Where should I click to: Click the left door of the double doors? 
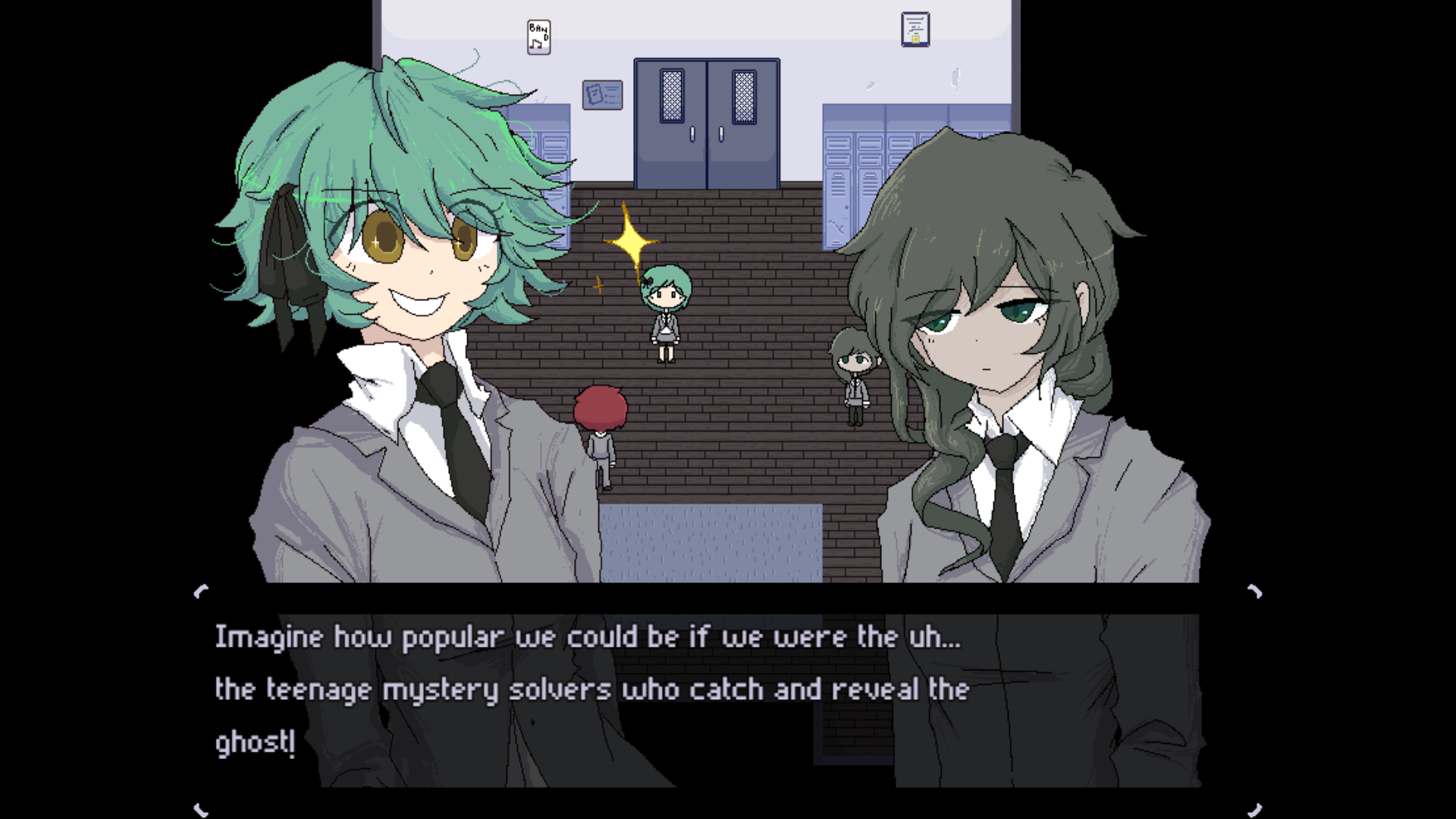tap(671, 121)
